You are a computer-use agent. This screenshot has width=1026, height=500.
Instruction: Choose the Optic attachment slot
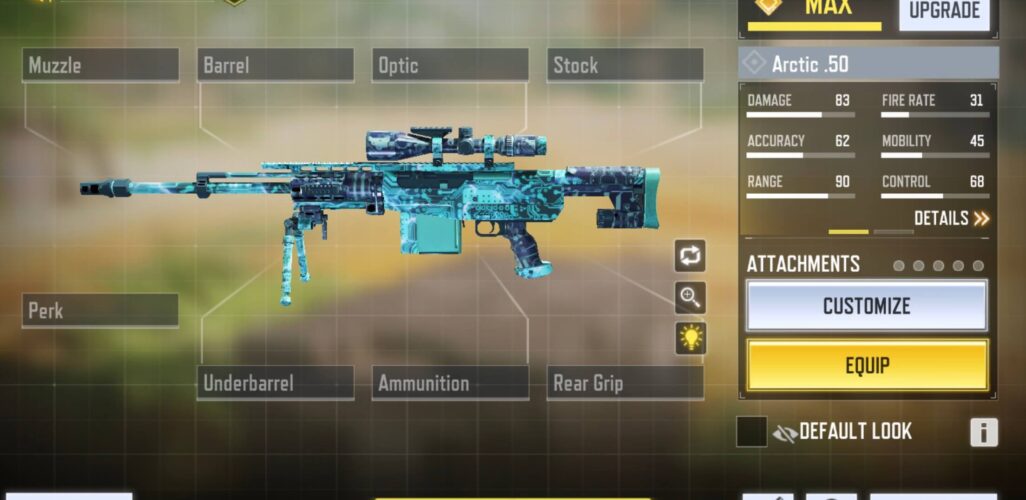(x=450, y=66)
